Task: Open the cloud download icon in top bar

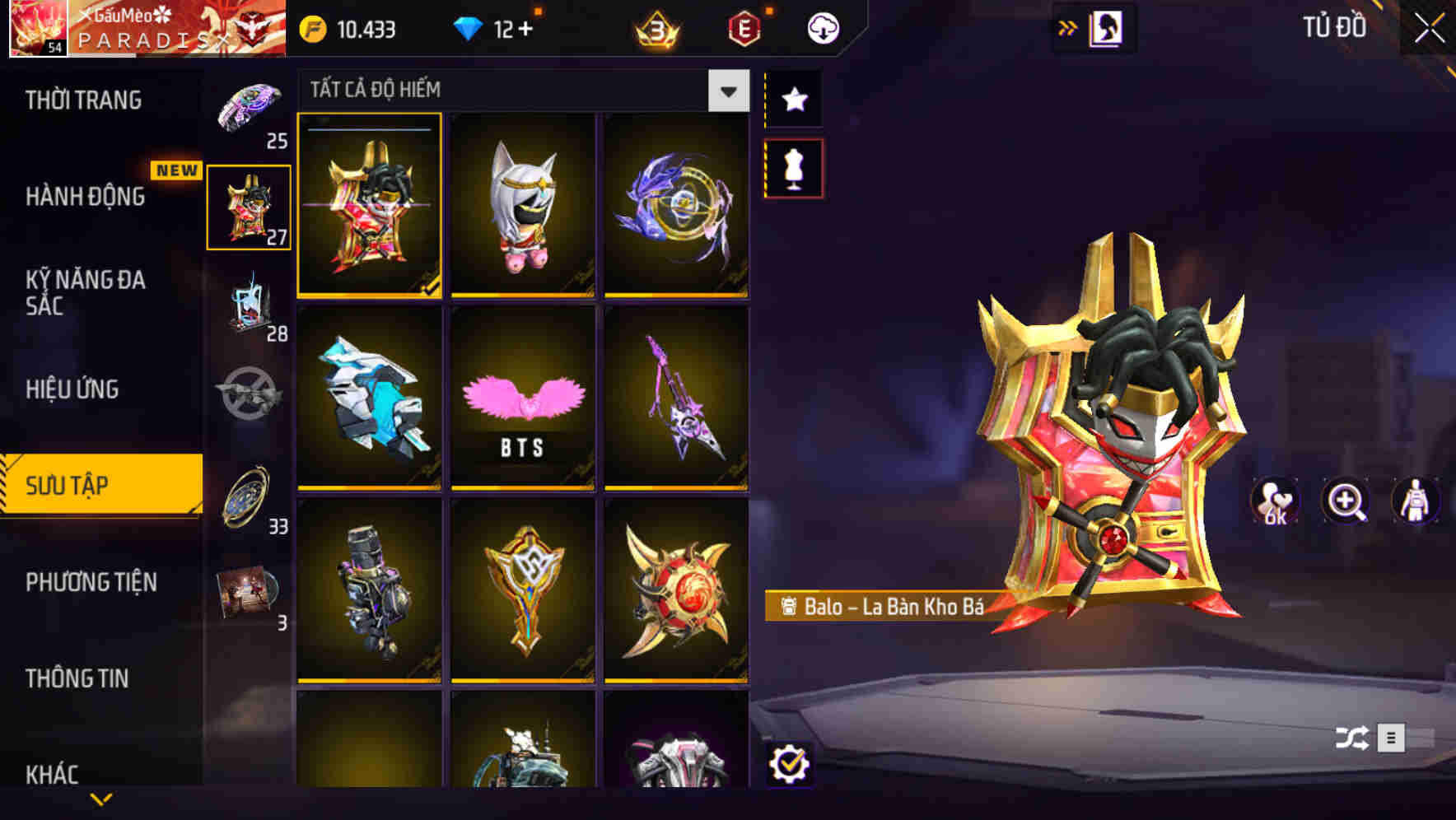Action: tap(823, 27)
